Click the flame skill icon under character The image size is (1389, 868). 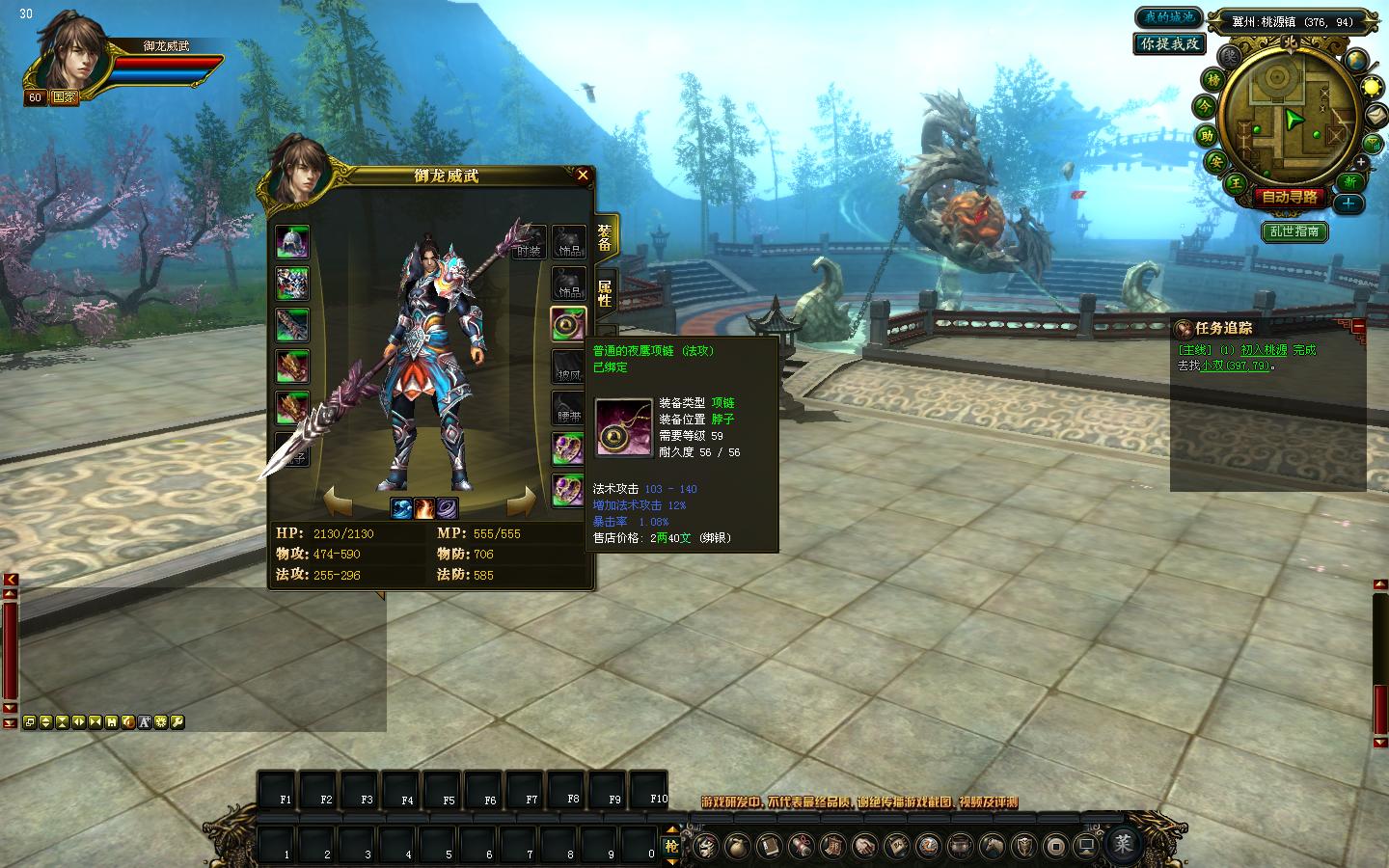424,507
